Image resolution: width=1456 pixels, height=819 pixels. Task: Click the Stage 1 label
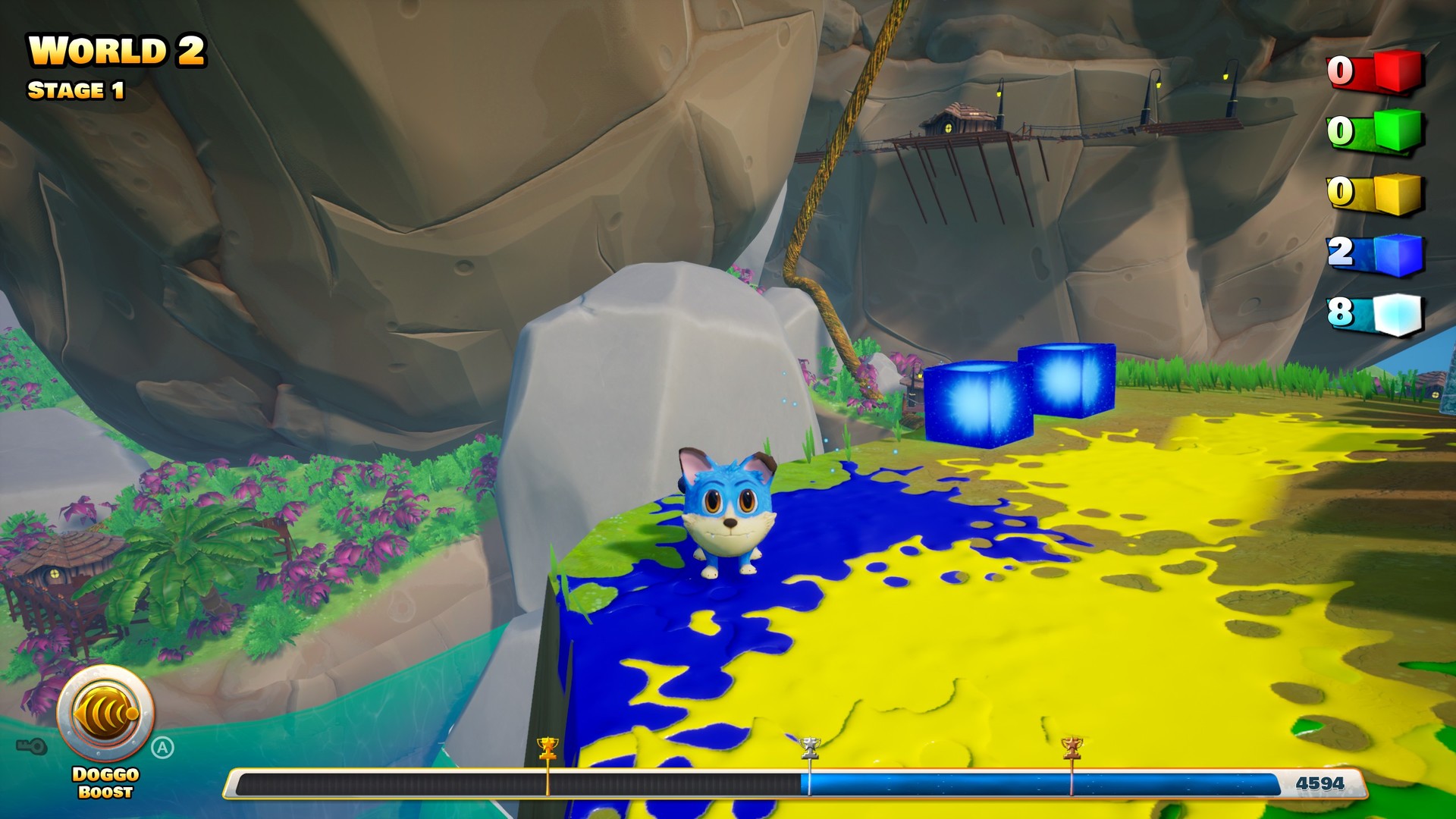77,89
